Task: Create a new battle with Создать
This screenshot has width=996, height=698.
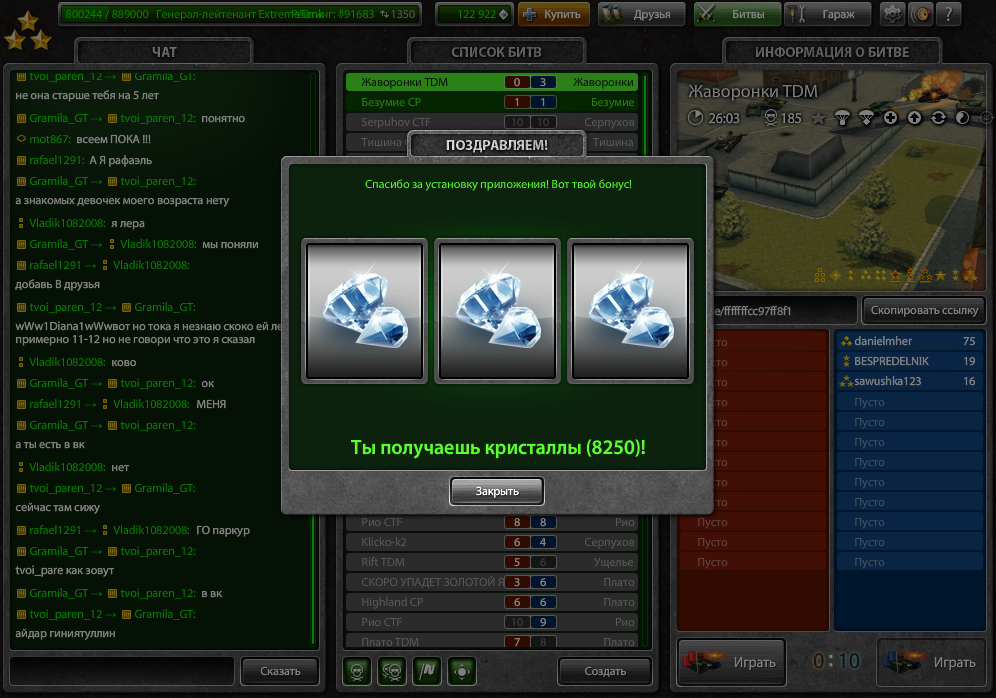Action: pos(604,671)
